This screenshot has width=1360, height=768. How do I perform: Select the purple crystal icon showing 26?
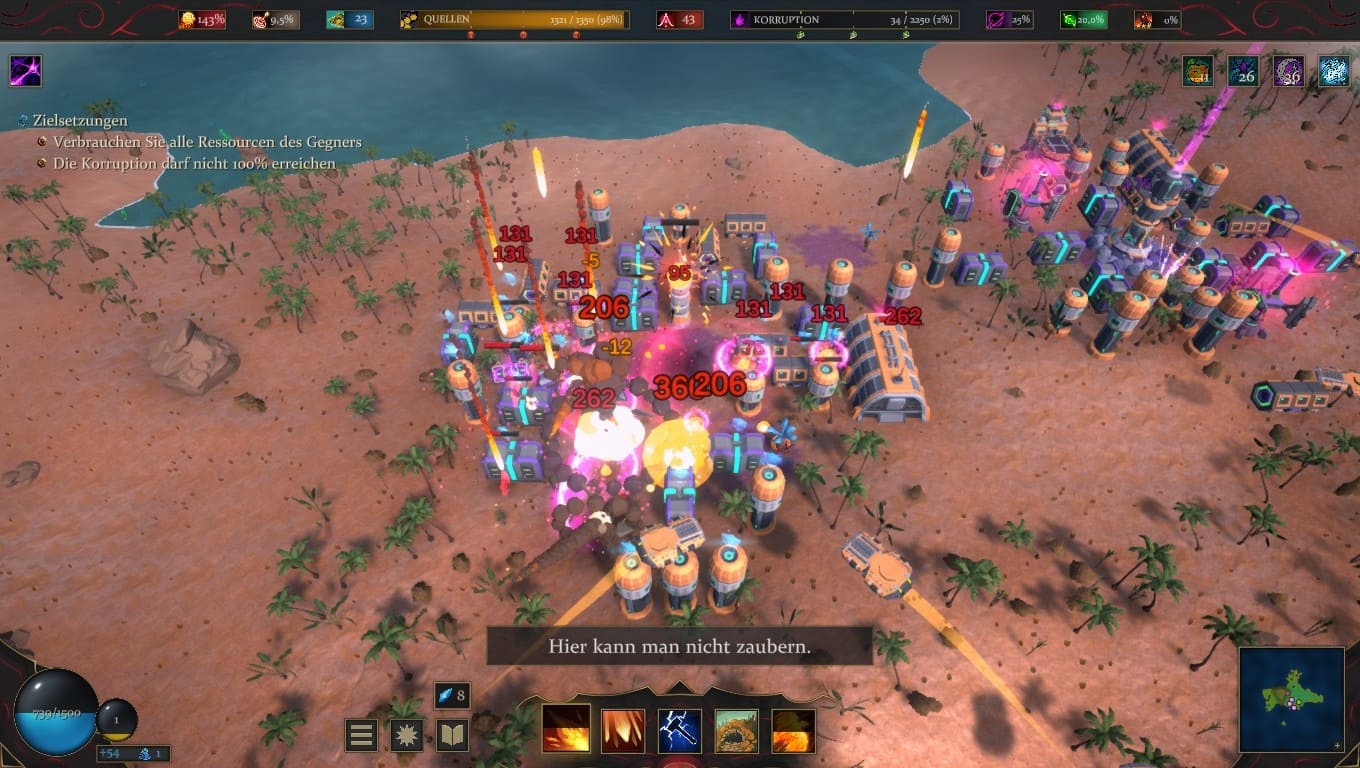tap(1243, 71)
